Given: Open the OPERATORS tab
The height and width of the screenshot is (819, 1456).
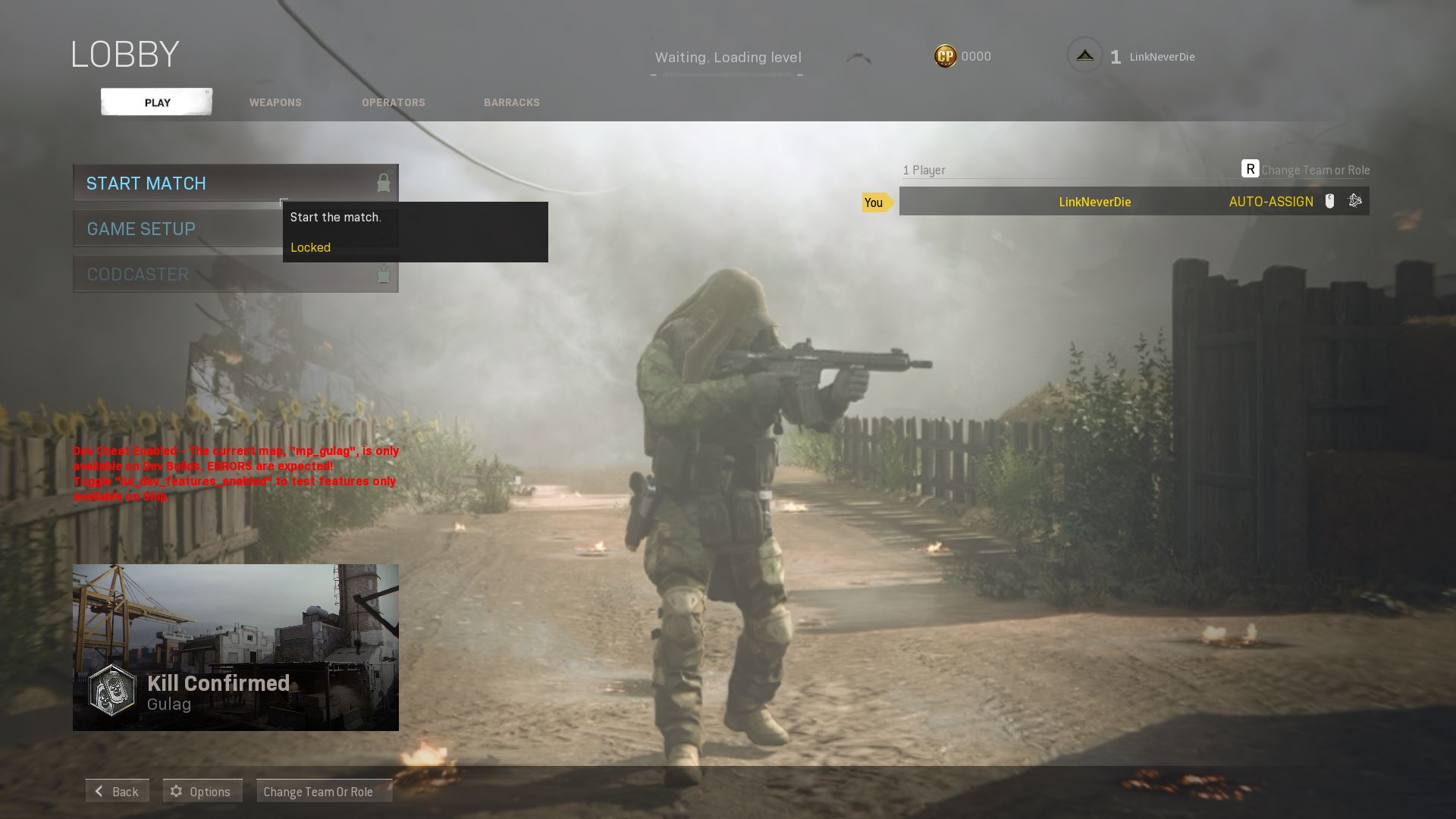Looking at the screenshot, I should pyautogui.click(x=393, y=102).
